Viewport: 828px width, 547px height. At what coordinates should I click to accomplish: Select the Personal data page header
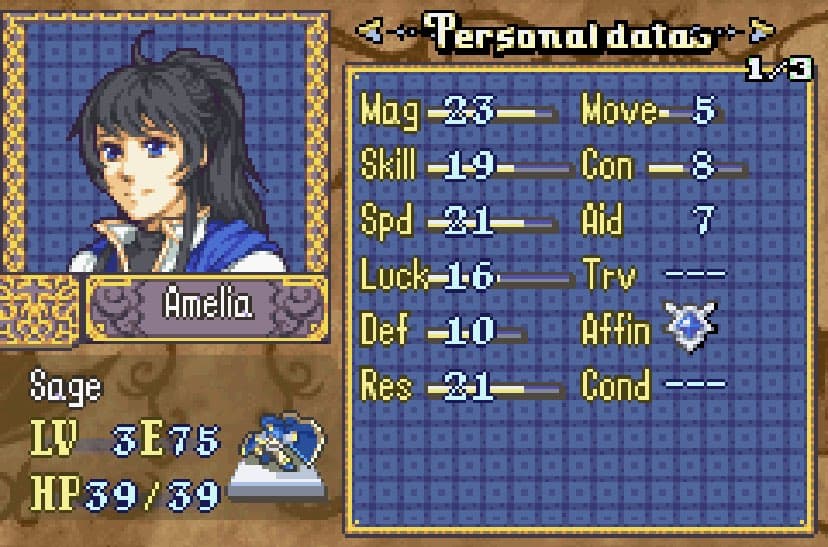point(566,32)
